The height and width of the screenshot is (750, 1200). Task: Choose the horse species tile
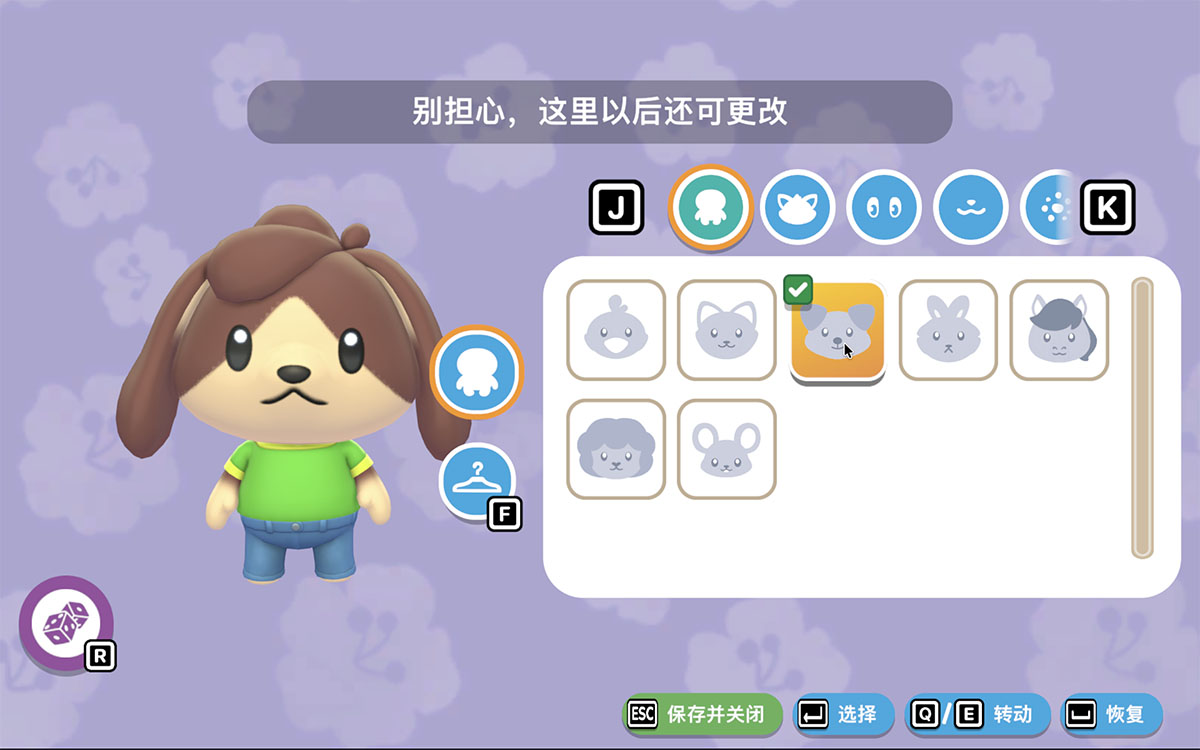coord(1059,330)
